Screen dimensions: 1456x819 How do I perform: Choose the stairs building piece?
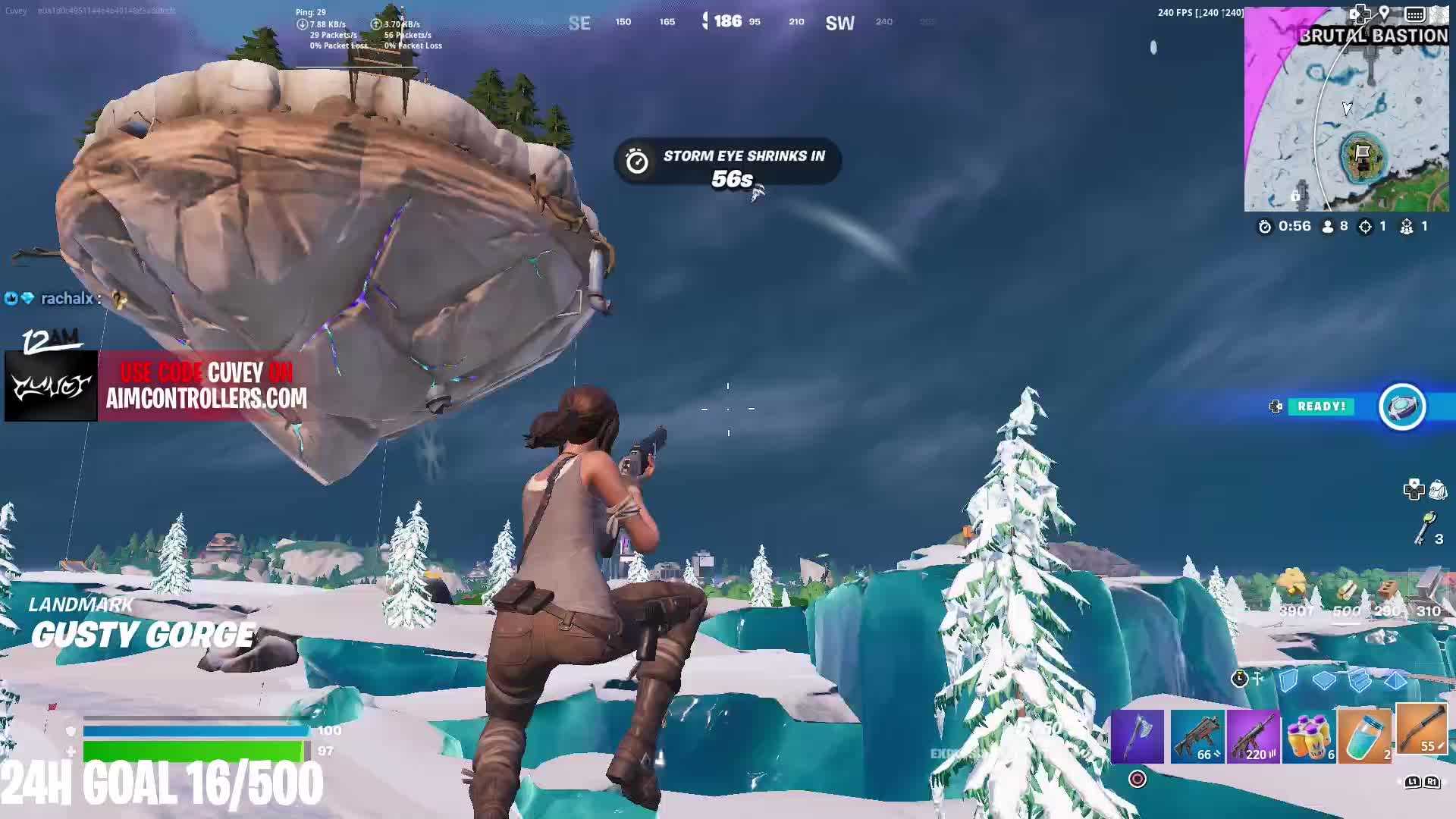pyautogui.click(x=1360, y=680)
